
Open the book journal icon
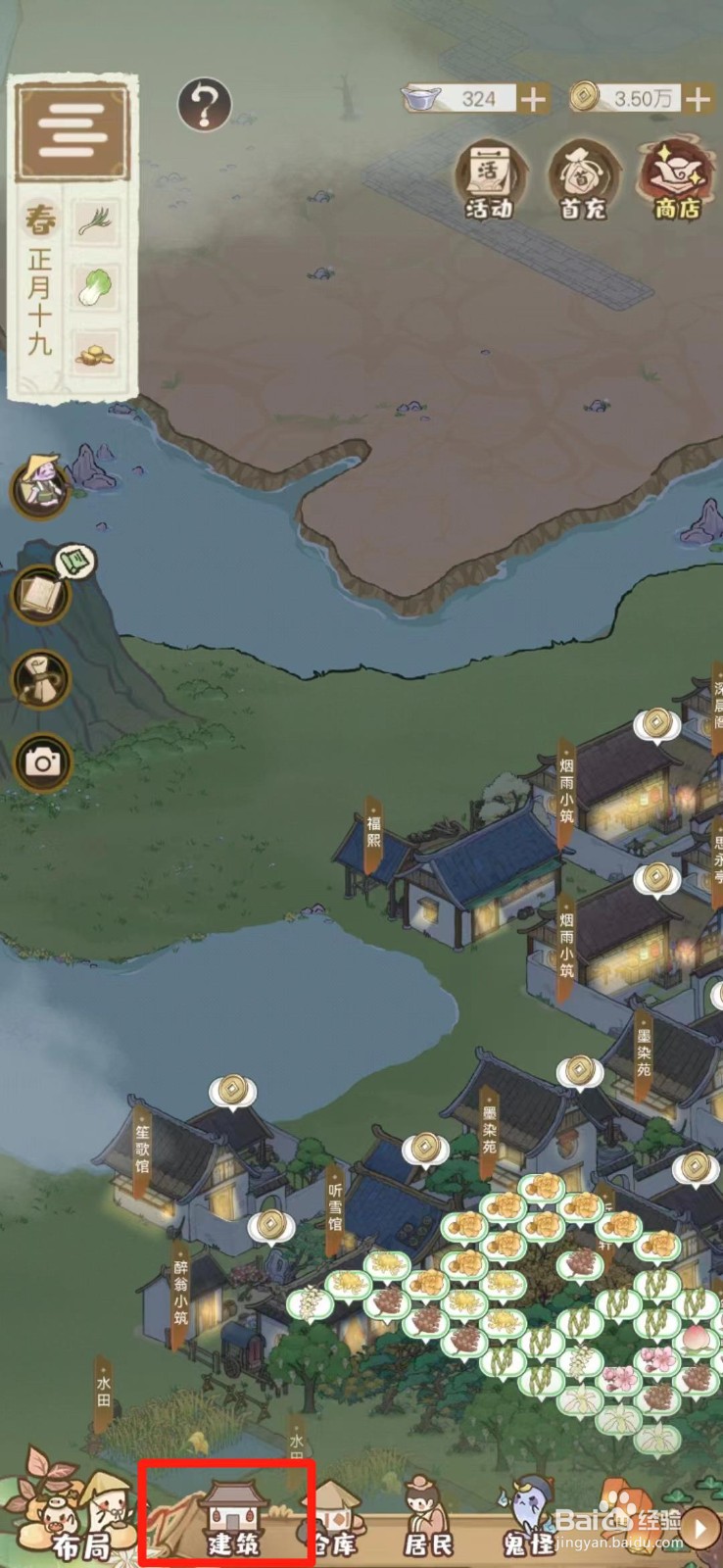click(42, 593)
